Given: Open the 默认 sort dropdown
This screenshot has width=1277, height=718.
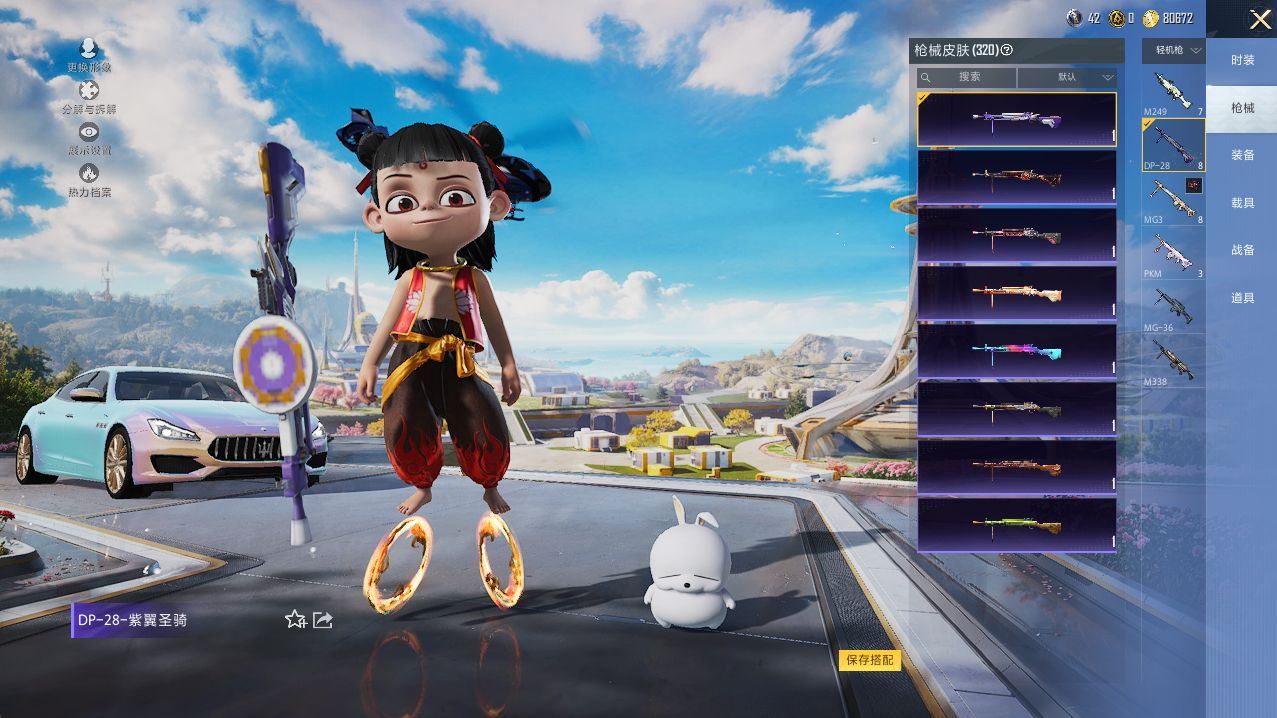Looking at the screenshot, I should [x=1067, y=77].
